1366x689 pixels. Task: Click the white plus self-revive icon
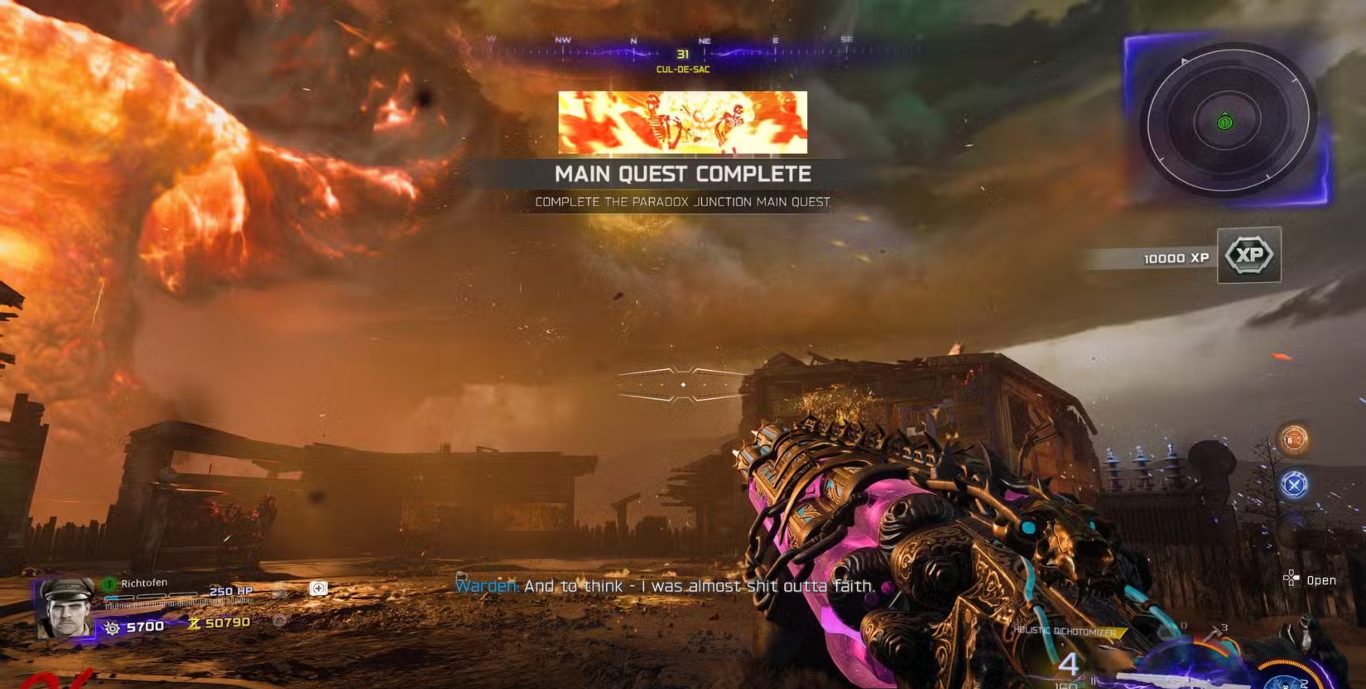[x=318, y=588]
